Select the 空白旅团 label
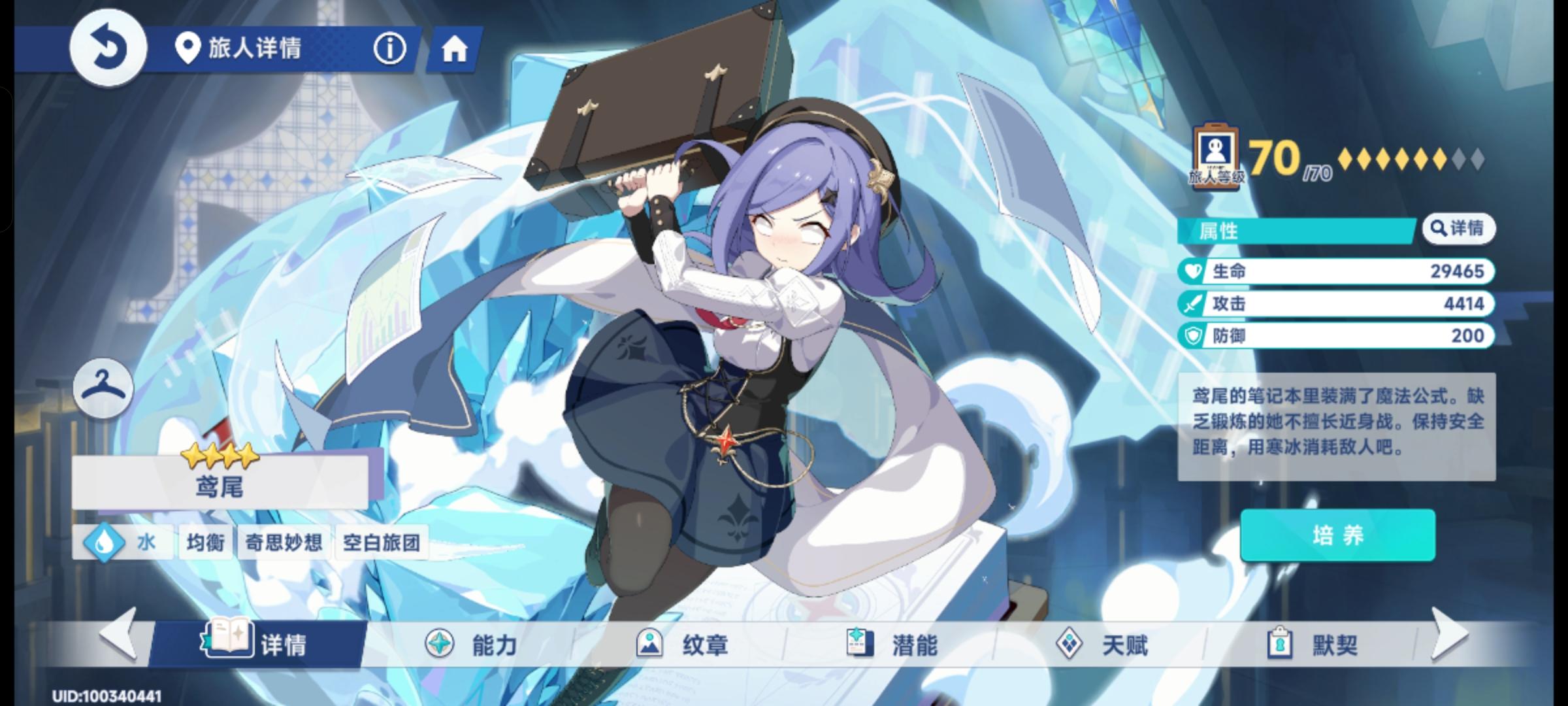Image resolution: width=1568 pixels, height=706 pixels. click(x=382, y=542)
